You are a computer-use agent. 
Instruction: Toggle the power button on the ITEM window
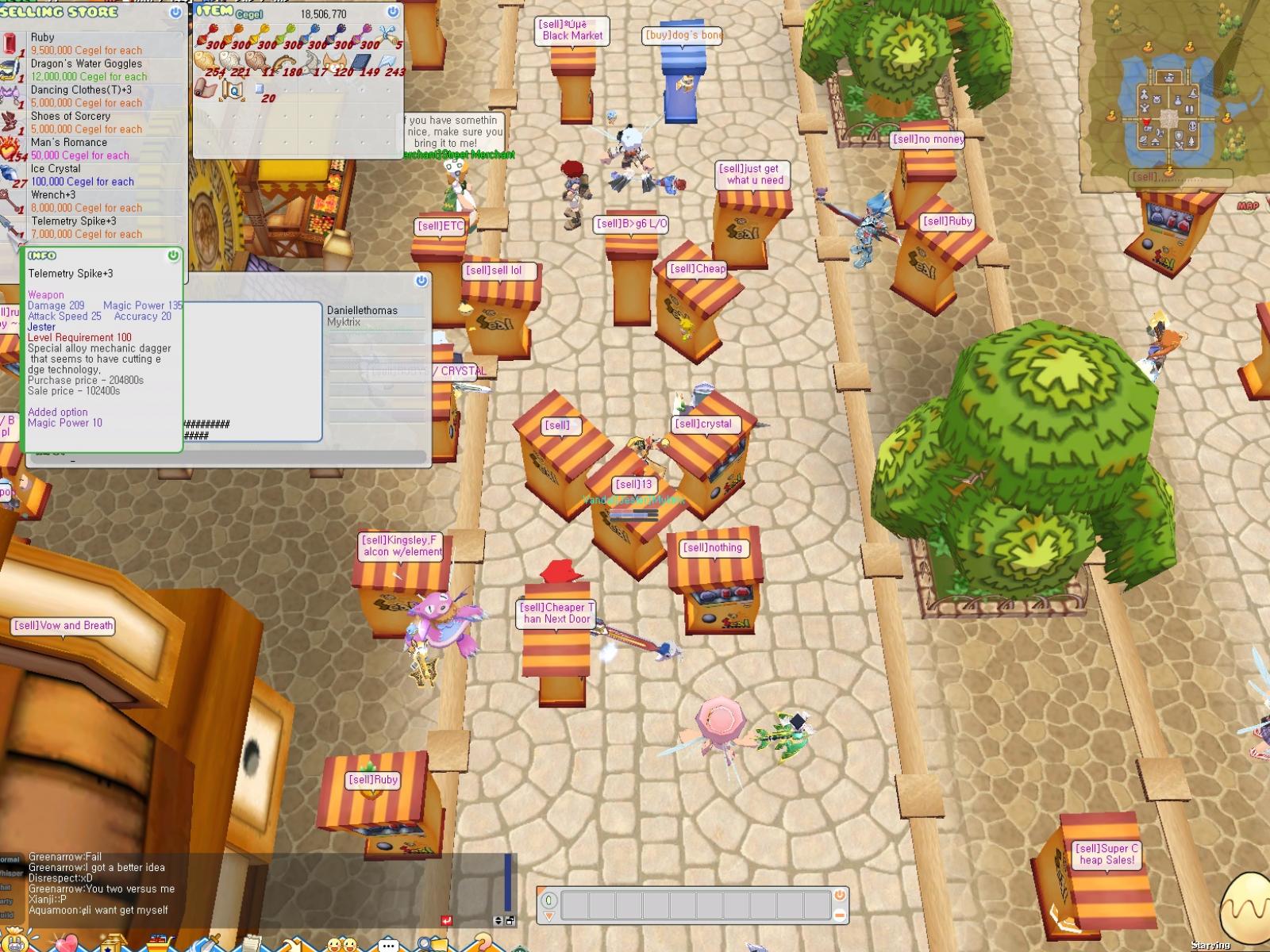(x=392, y=13)
